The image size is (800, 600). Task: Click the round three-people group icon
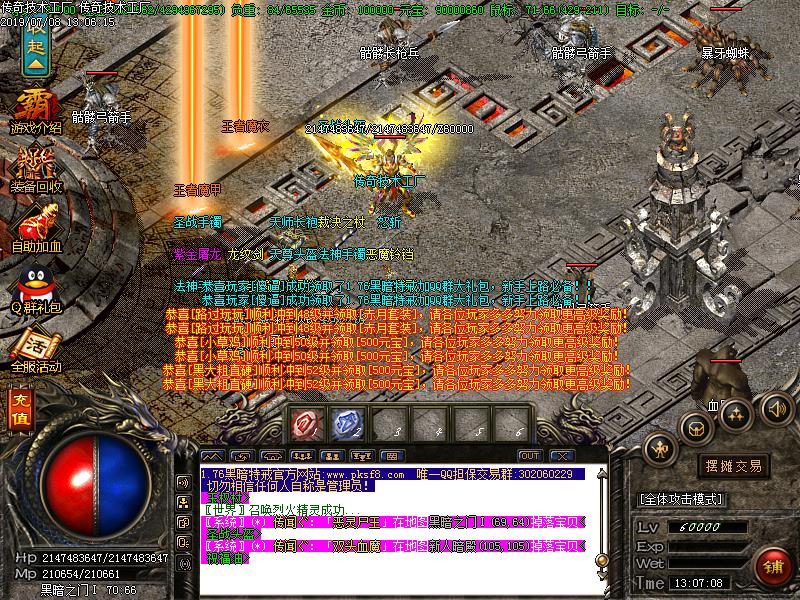pos(736,413)
